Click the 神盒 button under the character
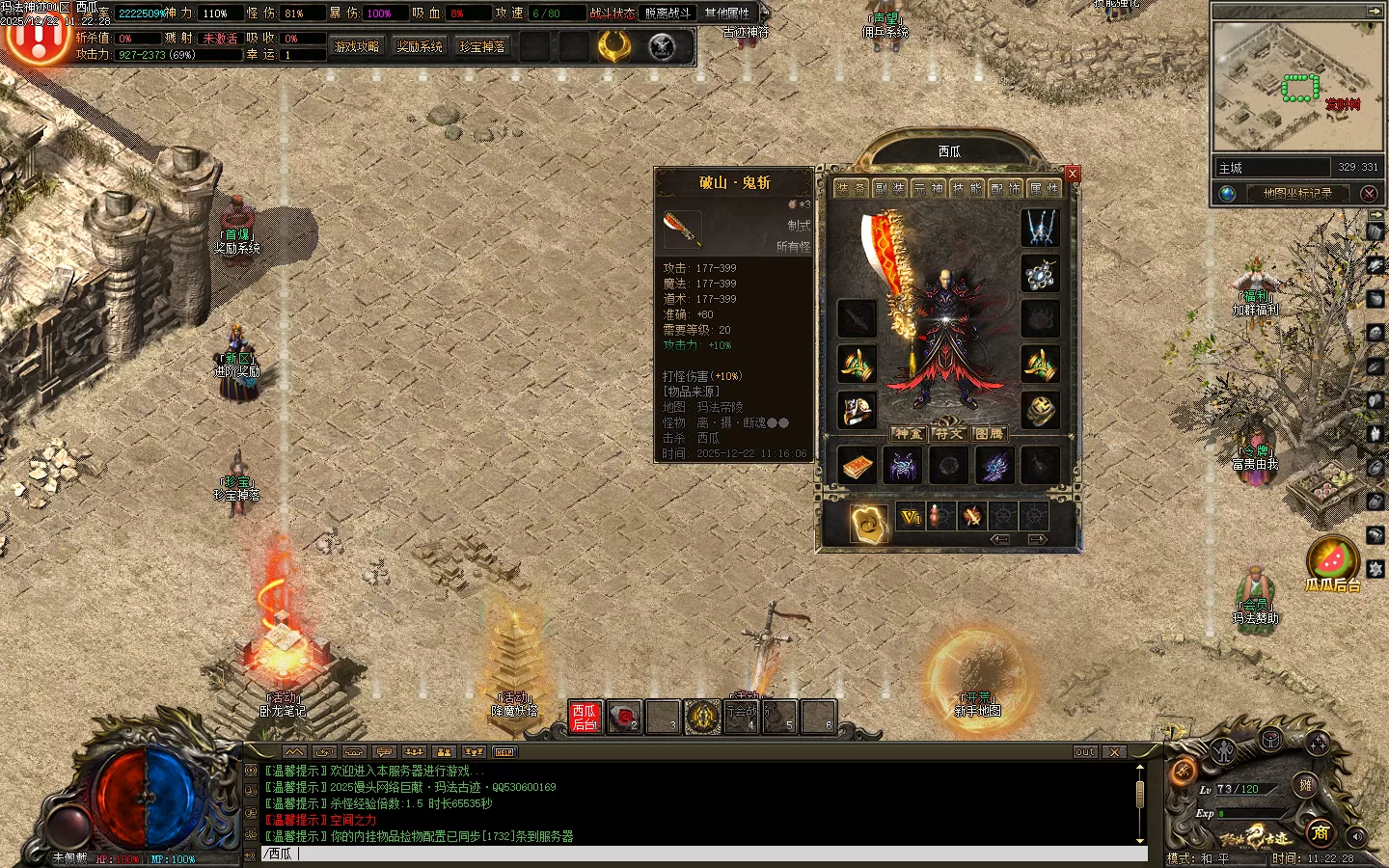Image resolution: width=1389 pixels, height=868 pixels. tap(908, 434)
